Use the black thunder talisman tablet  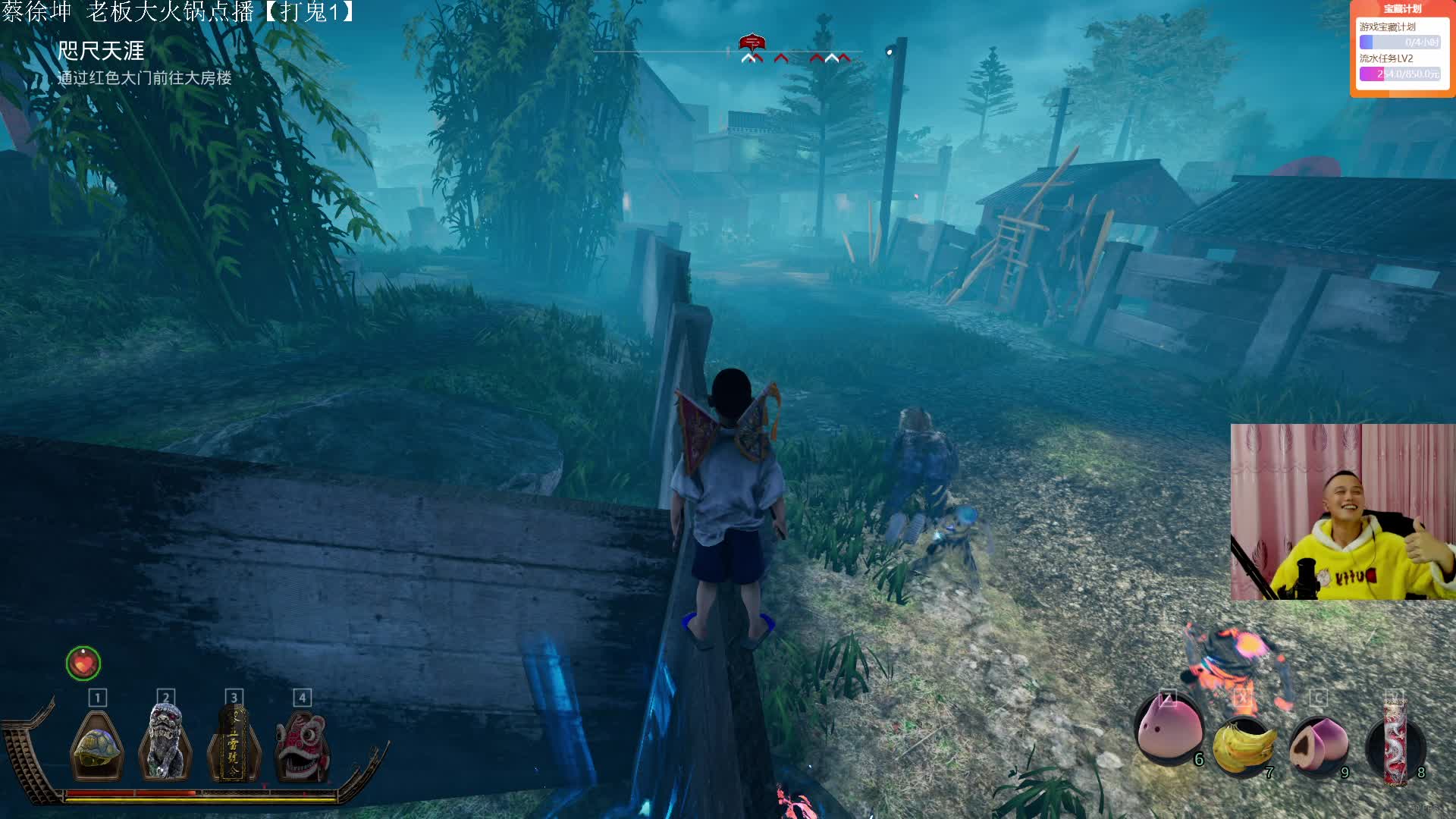tap(234, 745)
